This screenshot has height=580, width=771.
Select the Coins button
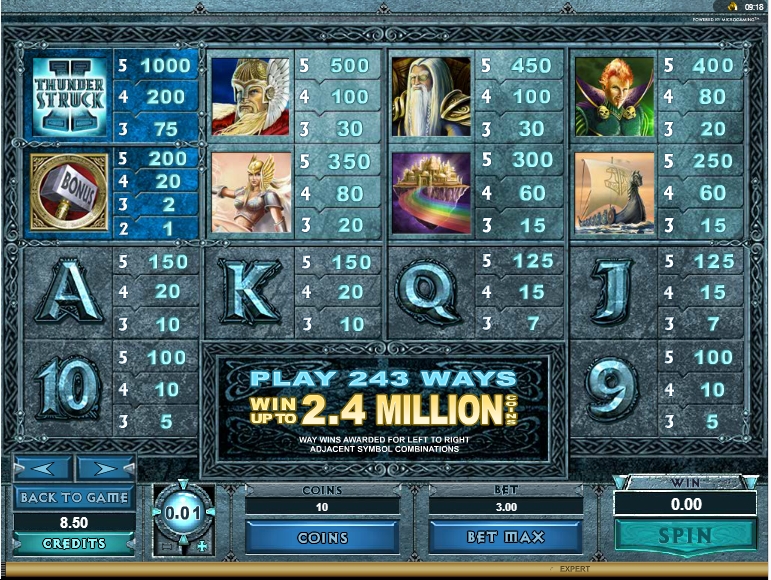coord(322,537)
